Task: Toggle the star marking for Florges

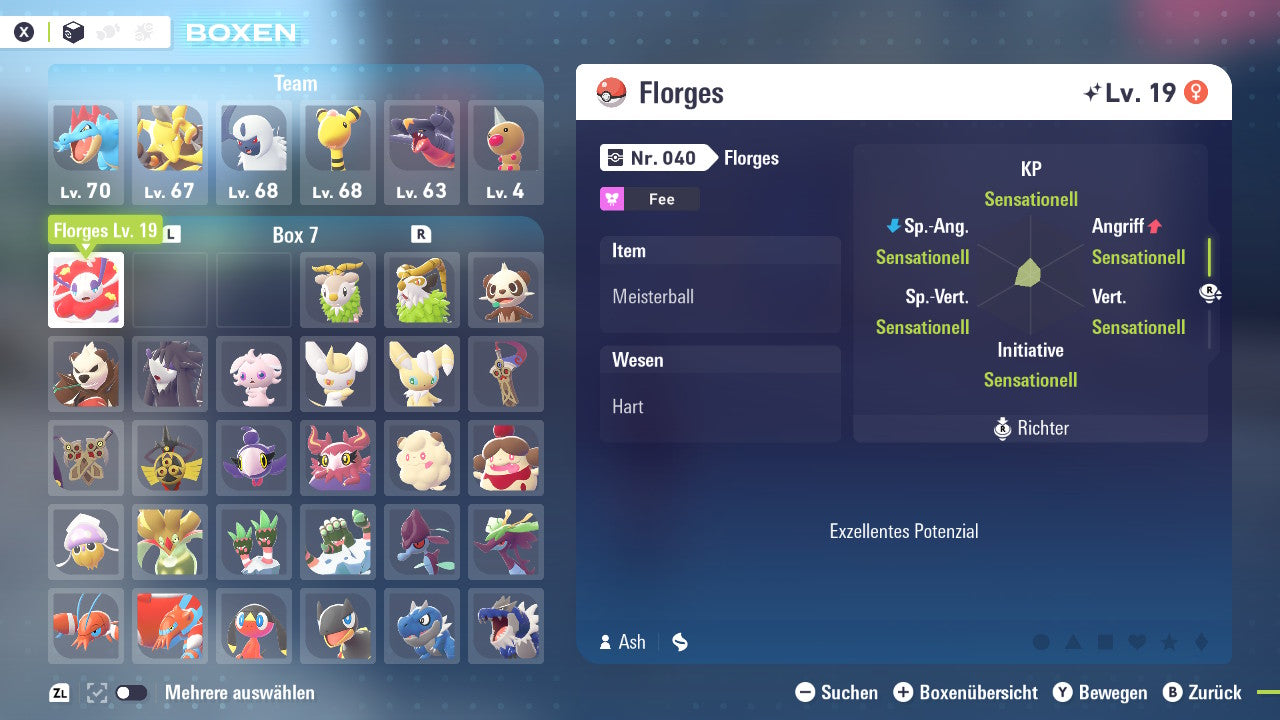Action: point(1167,642)
